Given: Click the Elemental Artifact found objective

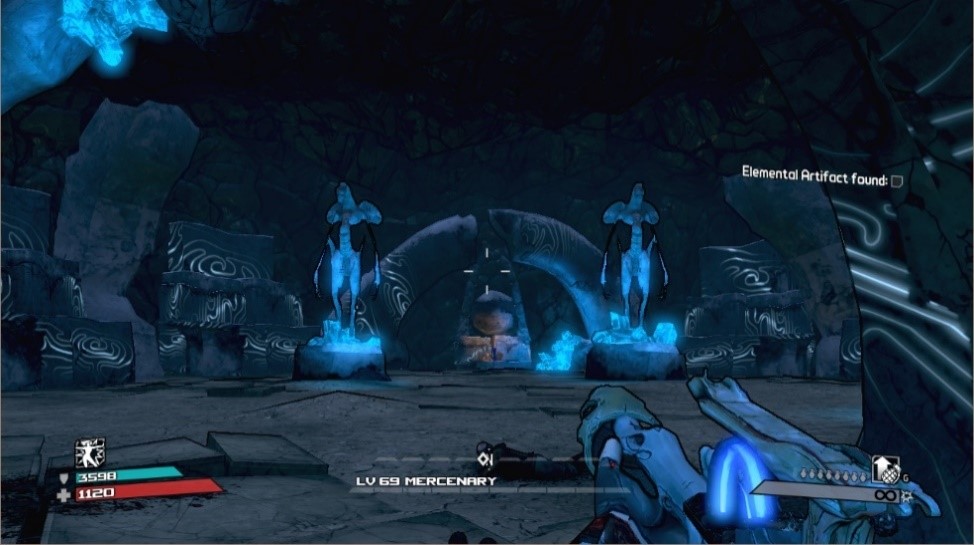Looking at the screenshot, I should (x=814, y=177).
